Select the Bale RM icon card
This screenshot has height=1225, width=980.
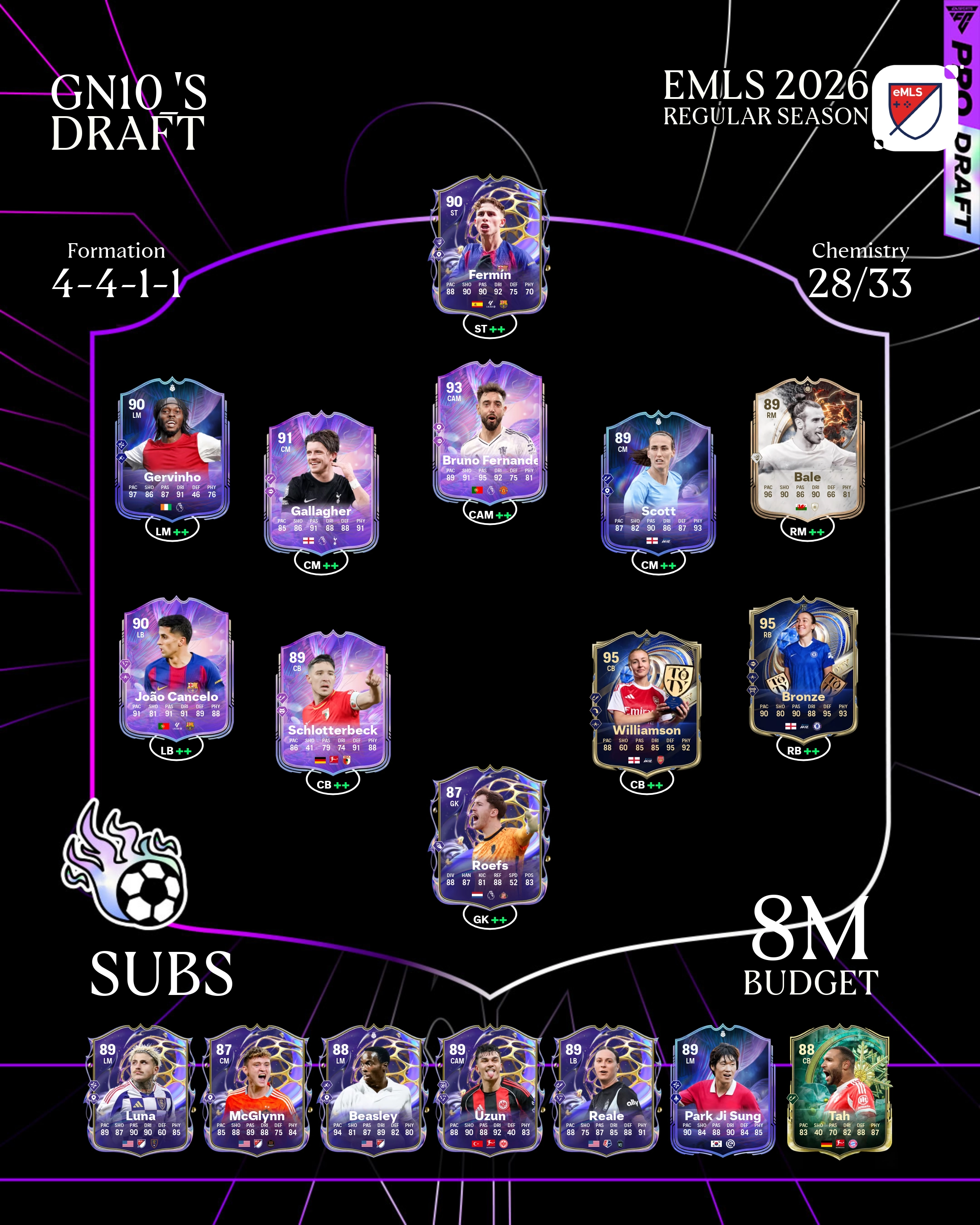click(807, 449)
